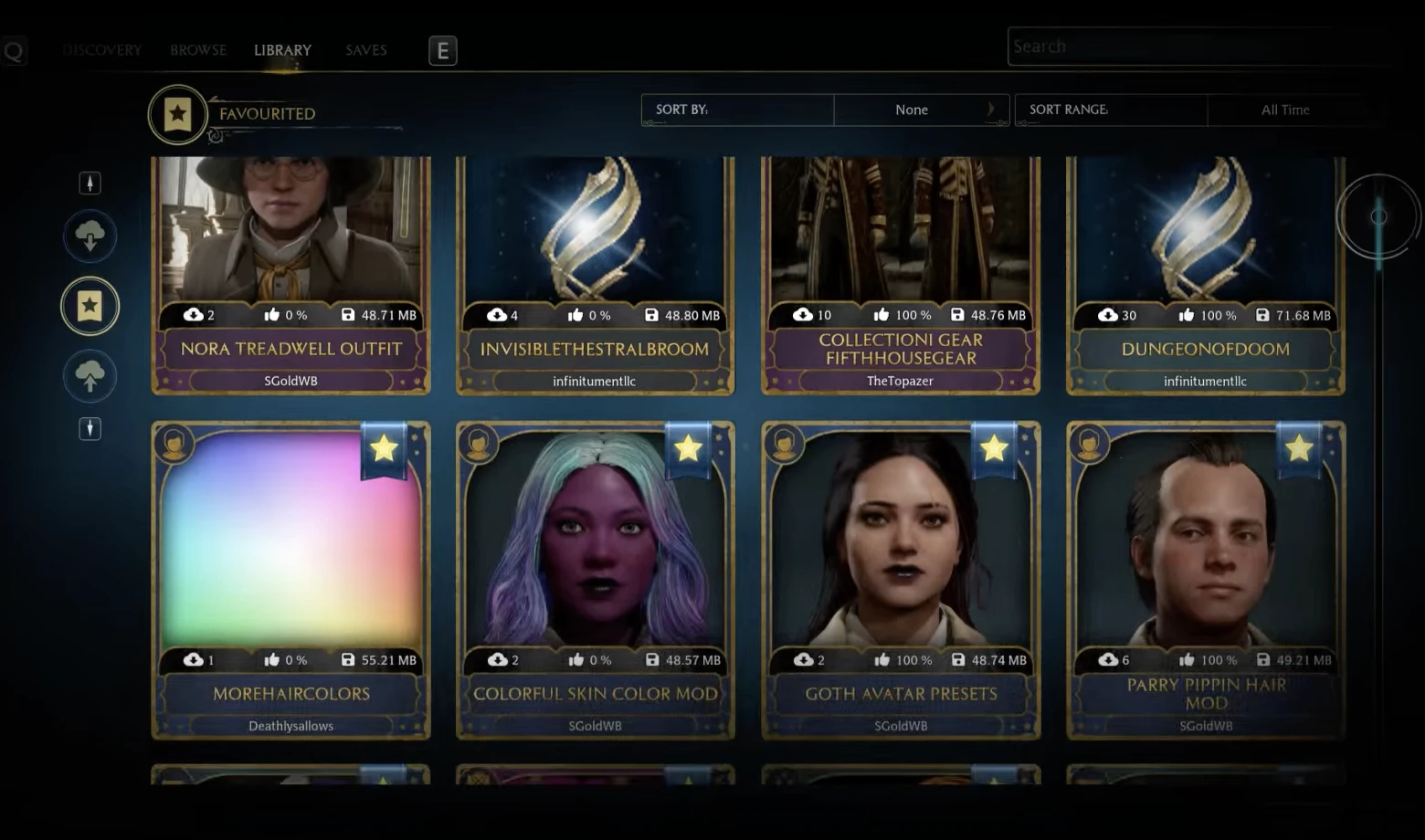Viewport: 1425px width, 840px height.
Task: Click the Favourited star banner heading icon
Action: click(x=175, y=113)
